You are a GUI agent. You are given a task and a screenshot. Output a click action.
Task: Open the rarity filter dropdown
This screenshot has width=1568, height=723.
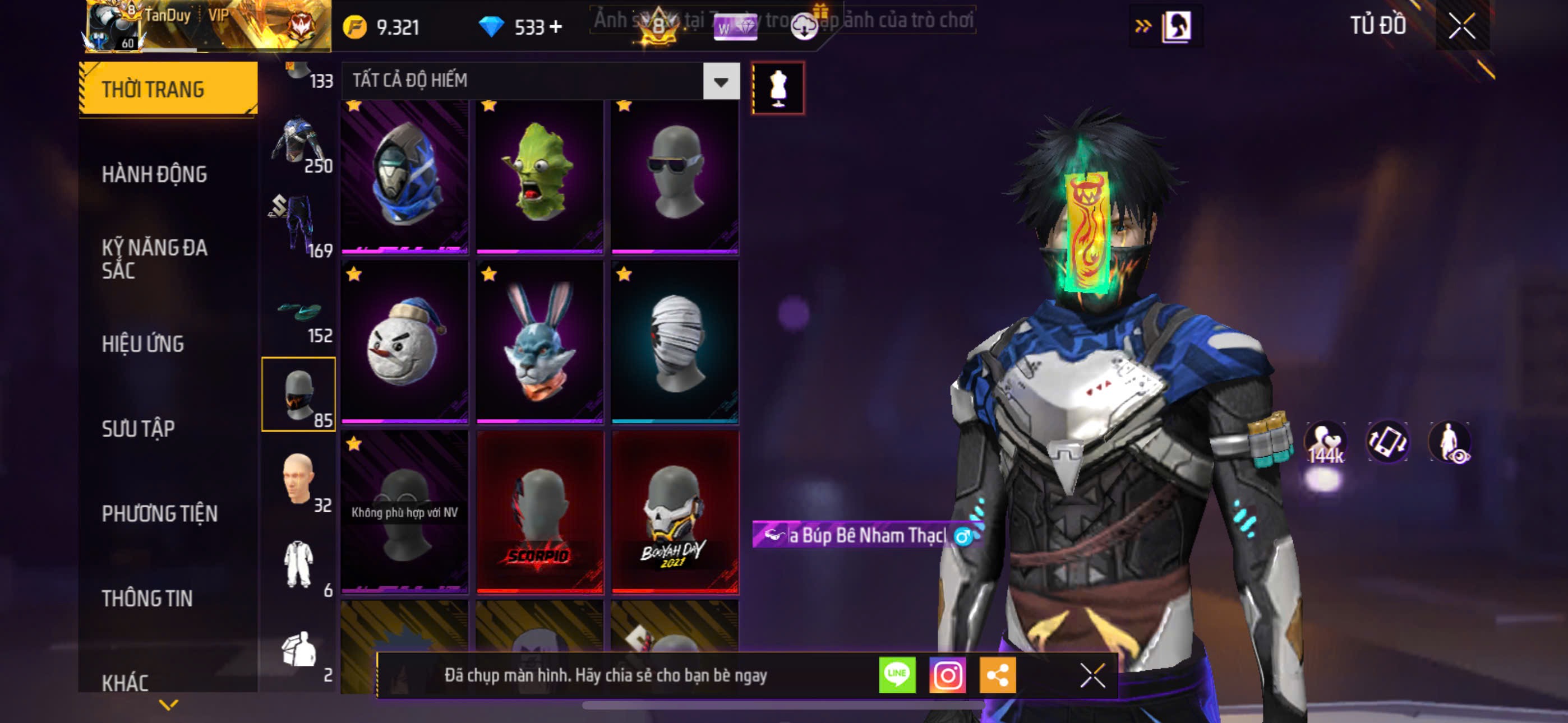(721, 81)
